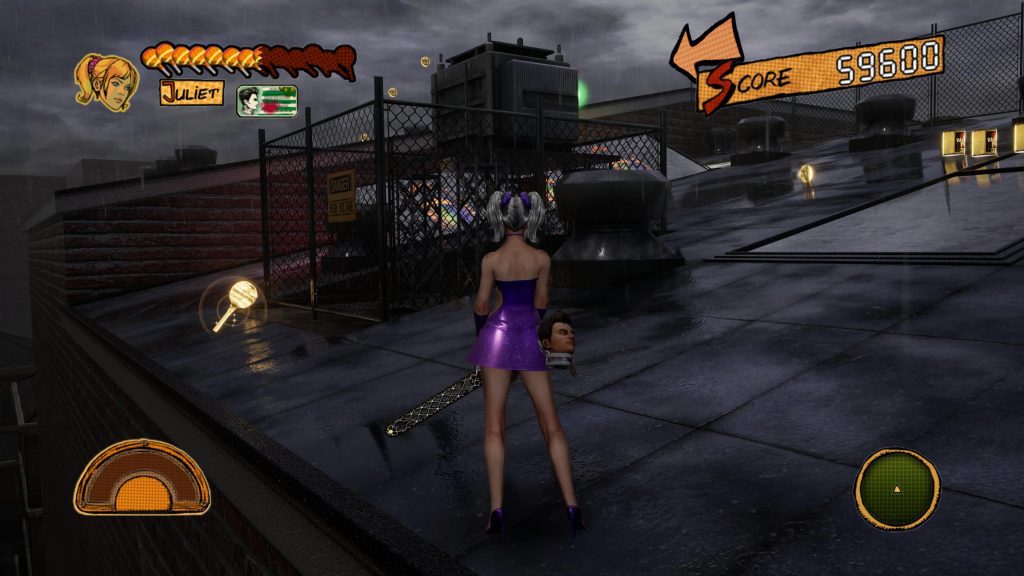
Task: Click Juliet's blonde portrait icon
Action: coord(106,80)
